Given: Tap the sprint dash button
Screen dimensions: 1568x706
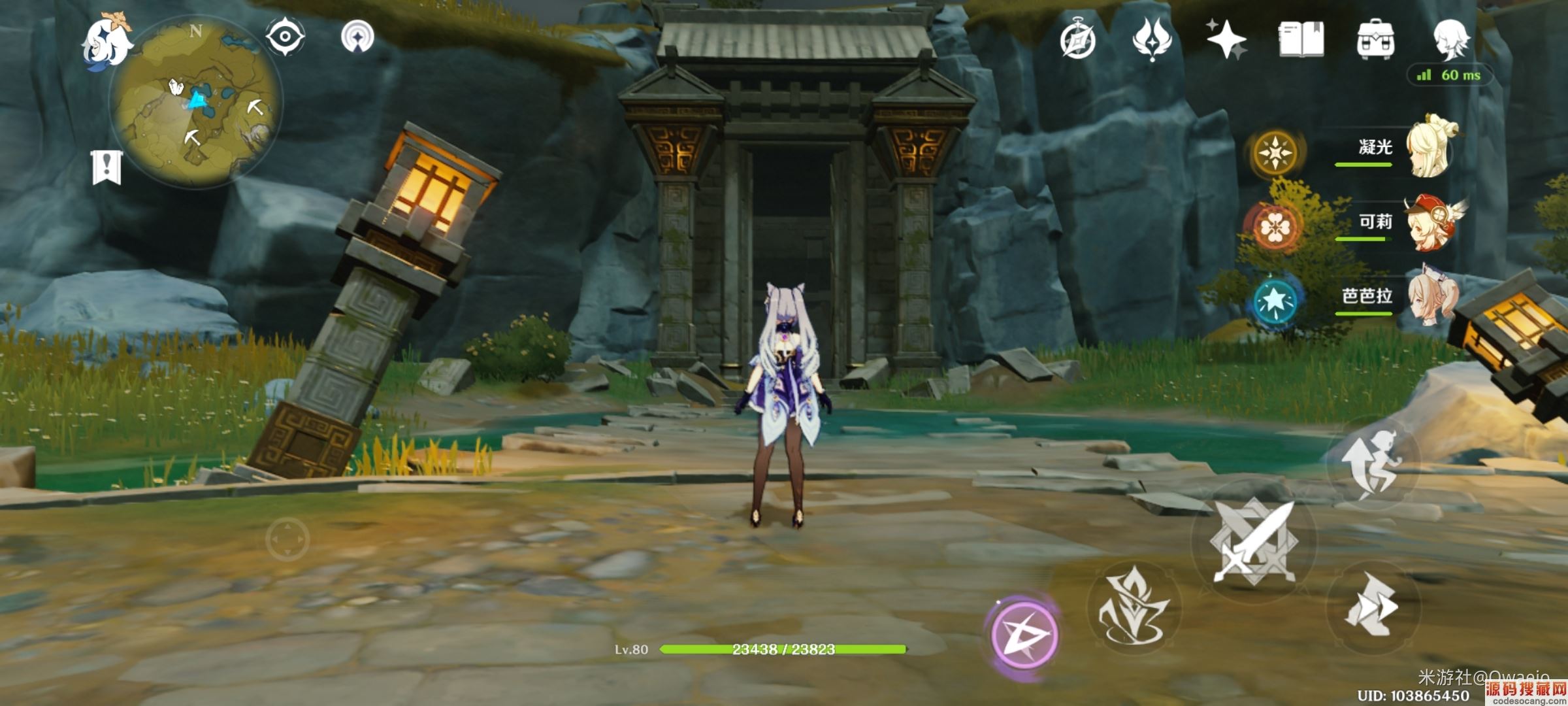Looking at the screenshot, I should pyautogui.click(x=1372, y=605).
